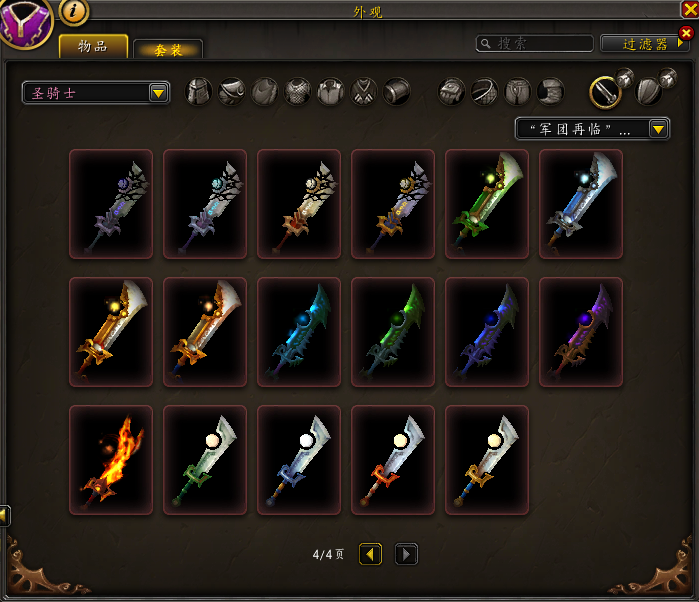The width and height of the screenshot is (699, 602).
Task: Close the 外观 appearance window
Action: 689,9
